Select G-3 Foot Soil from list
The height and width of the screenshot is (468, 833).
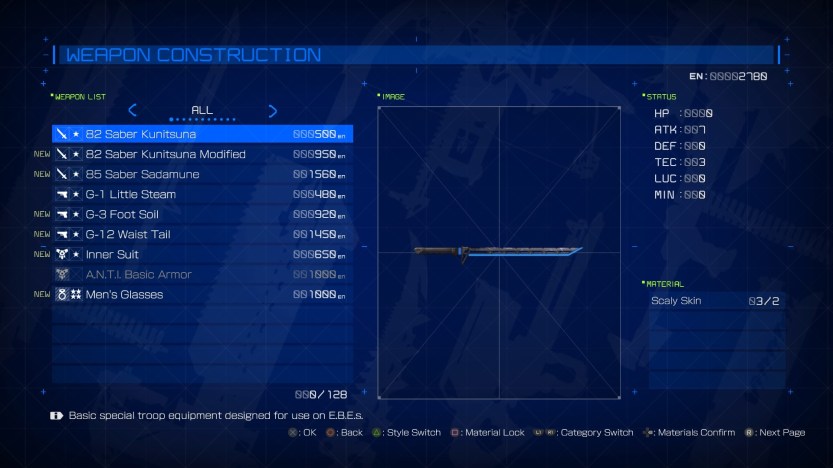coord(202,214)
